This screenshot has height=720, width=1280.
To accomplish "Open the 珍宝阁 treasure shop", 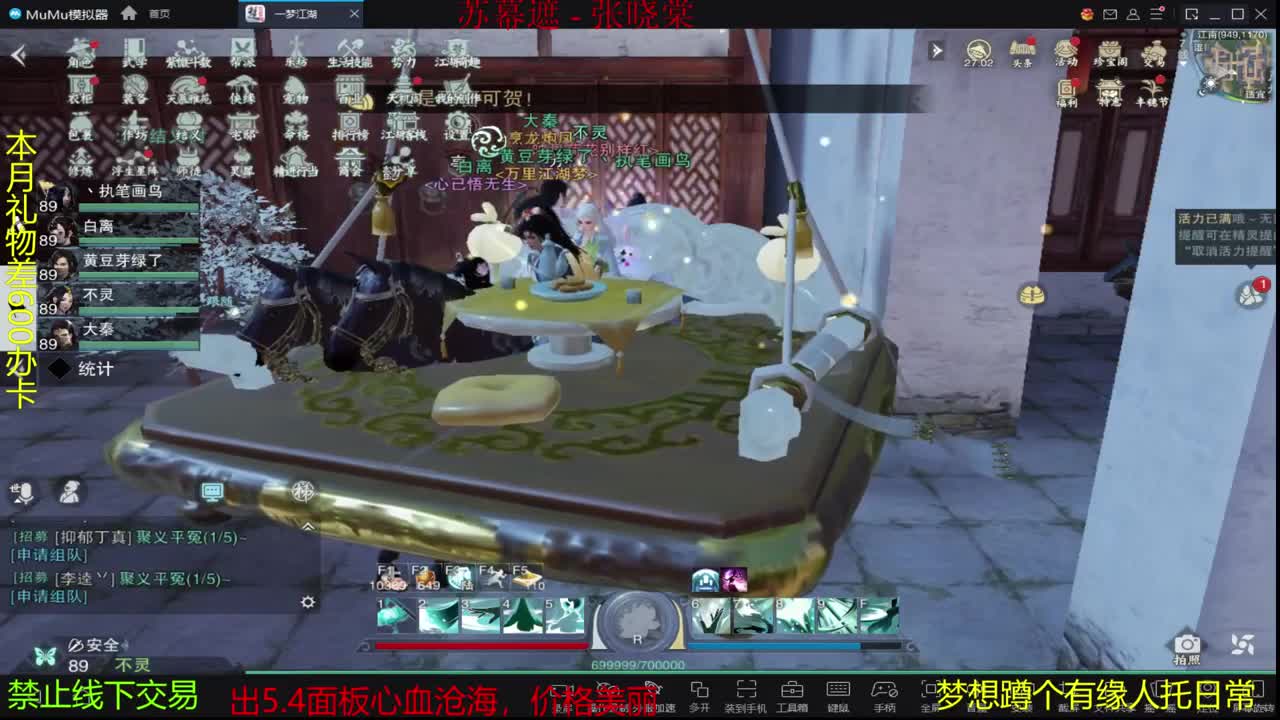I will (x=1111, y=54).
